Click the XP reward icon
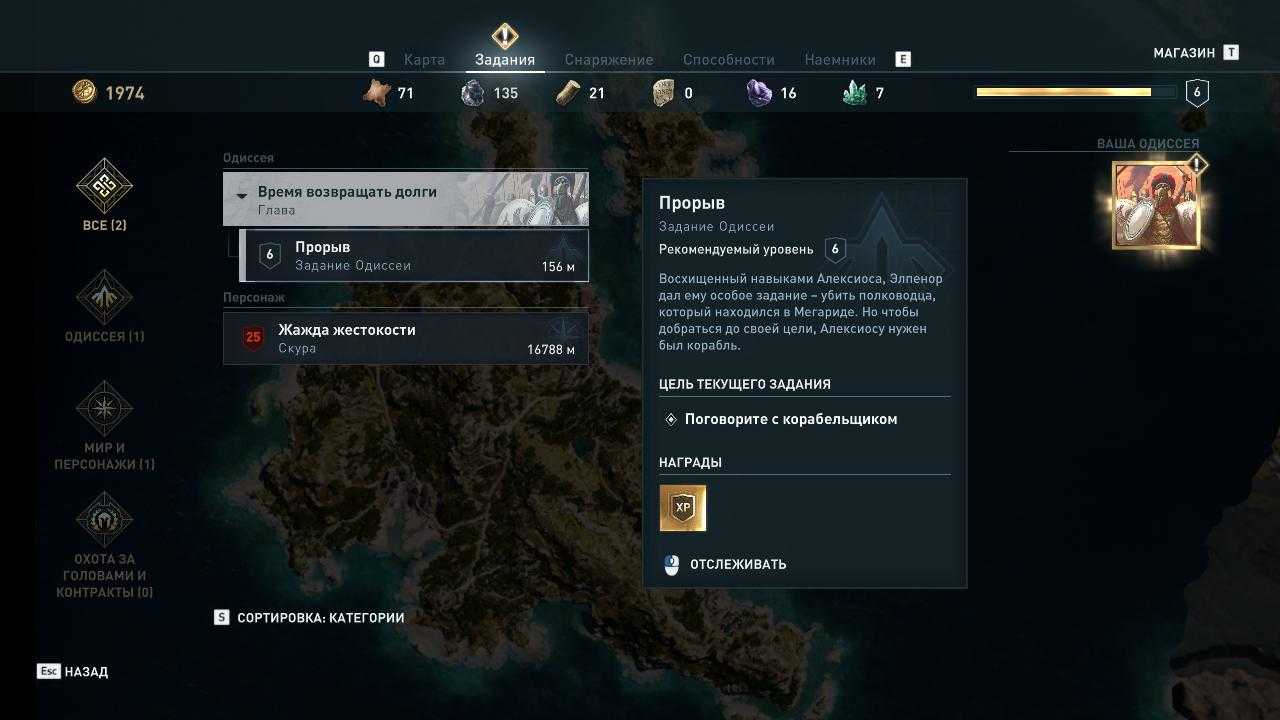Viewport: 1280px width, 720px height. (x=683, y=508)
